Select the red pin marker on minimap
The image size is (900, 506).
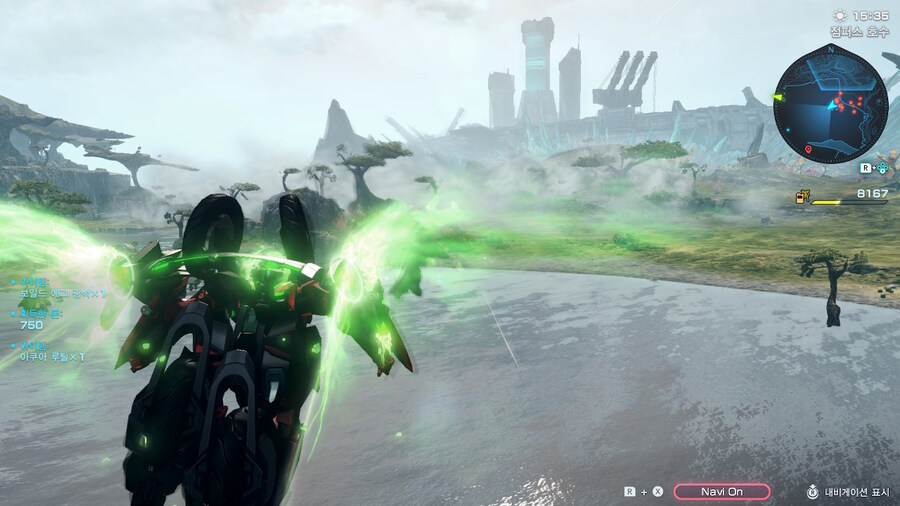[808, 150]
